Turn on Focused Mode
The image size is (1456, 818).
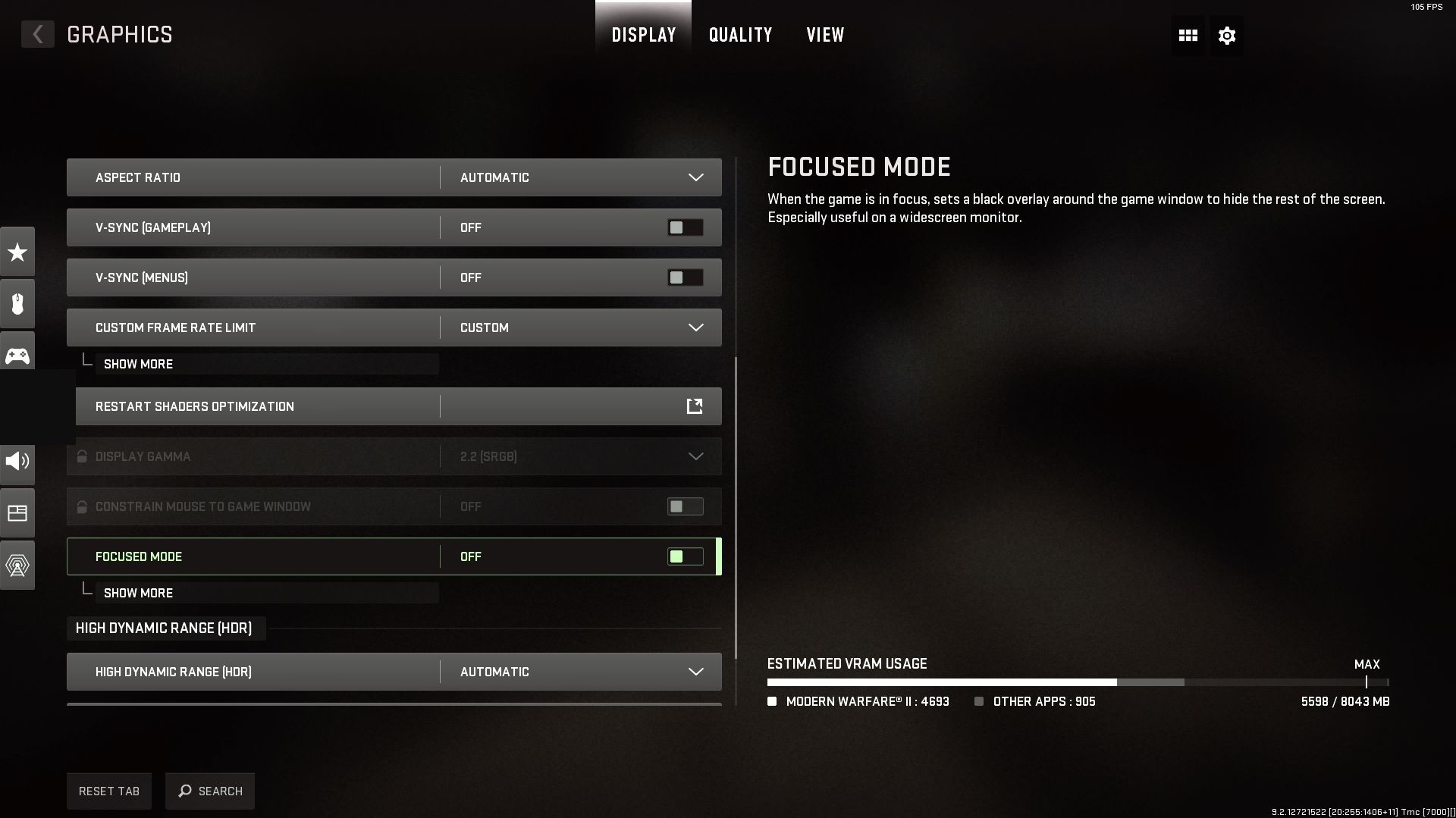[x=684, y=556]
